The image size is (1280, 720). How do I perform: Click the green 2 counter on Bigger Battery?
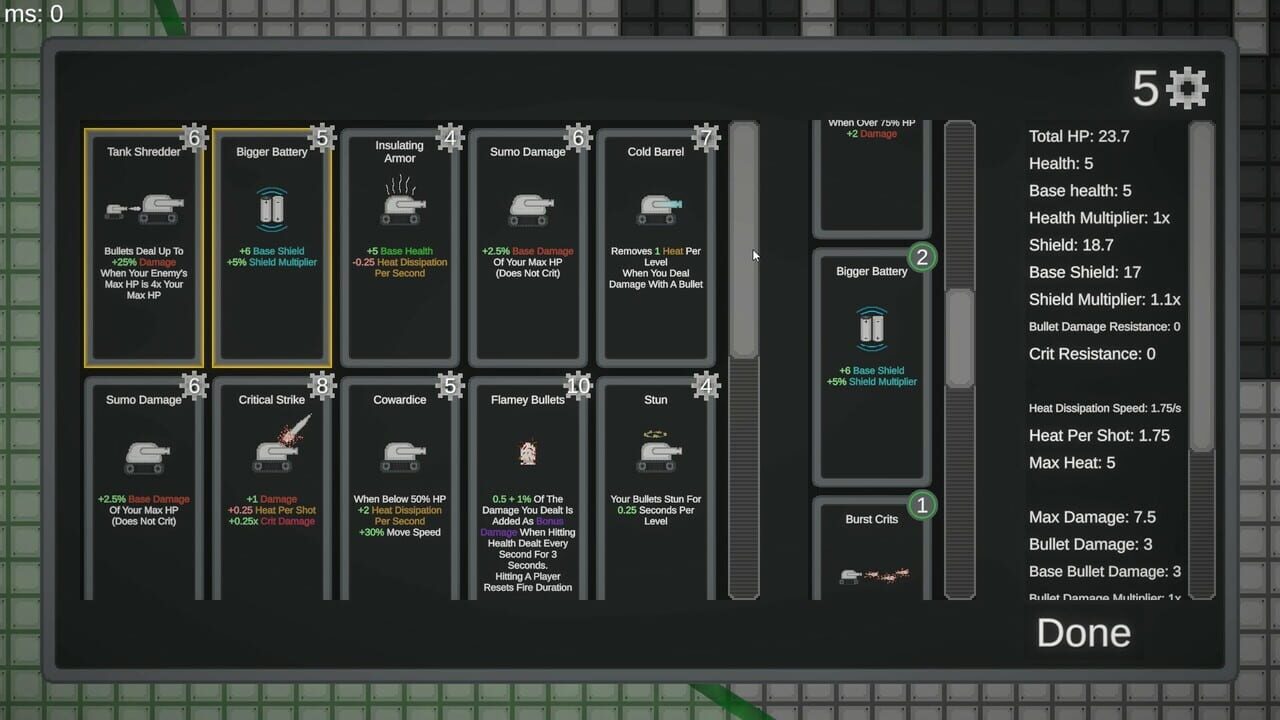point(921,257)
